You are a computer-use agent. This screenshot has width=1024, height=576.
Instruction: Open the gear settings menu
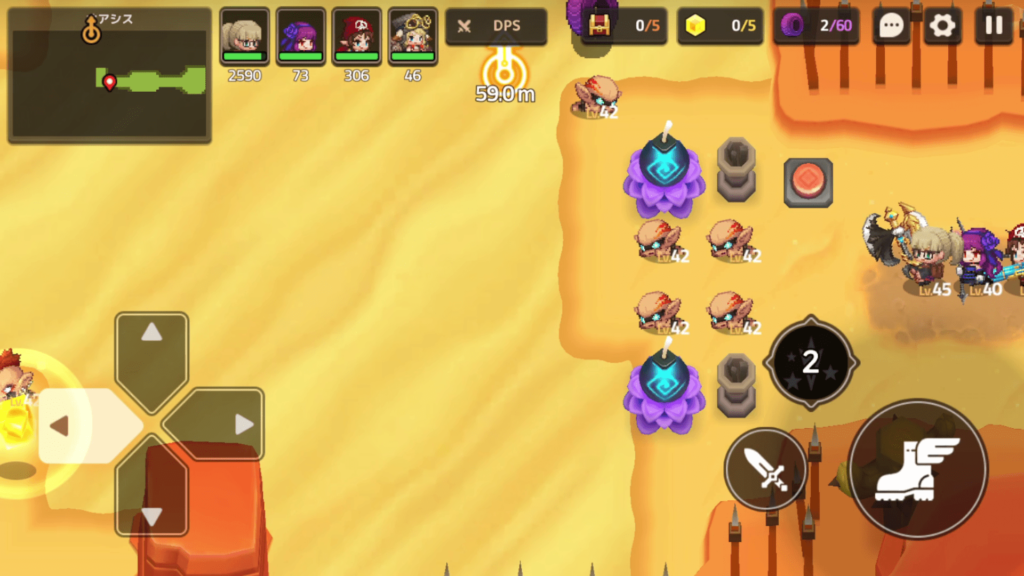[x=941, y=27]
